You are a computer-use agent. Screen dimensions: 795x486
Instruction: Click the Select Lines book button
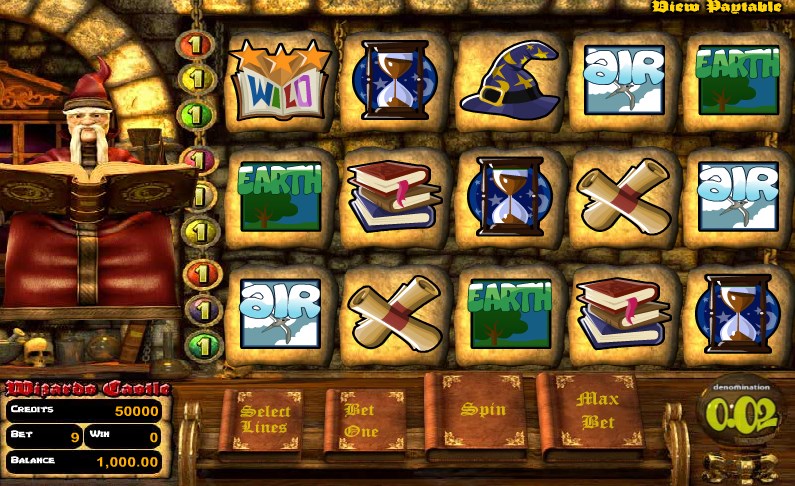[266, 420]
